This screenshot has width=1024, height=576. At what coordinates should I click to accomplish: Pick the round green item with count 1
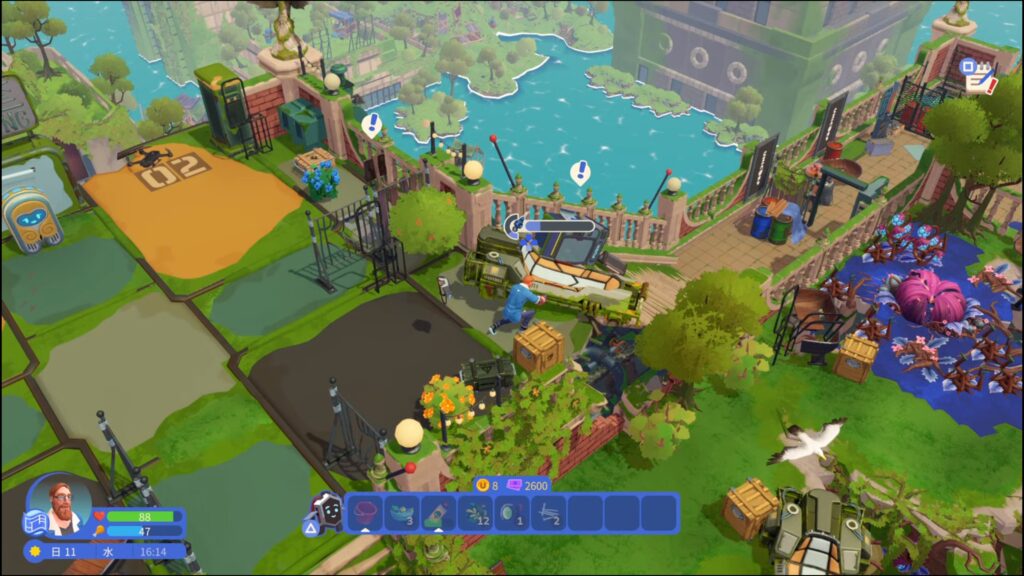click(x=513, y=513)
